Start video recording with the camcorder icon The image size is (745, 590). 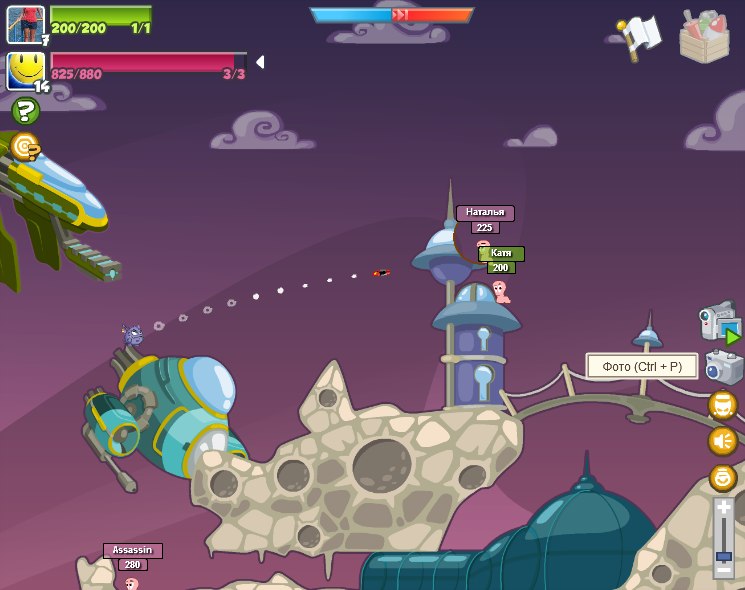720,323
